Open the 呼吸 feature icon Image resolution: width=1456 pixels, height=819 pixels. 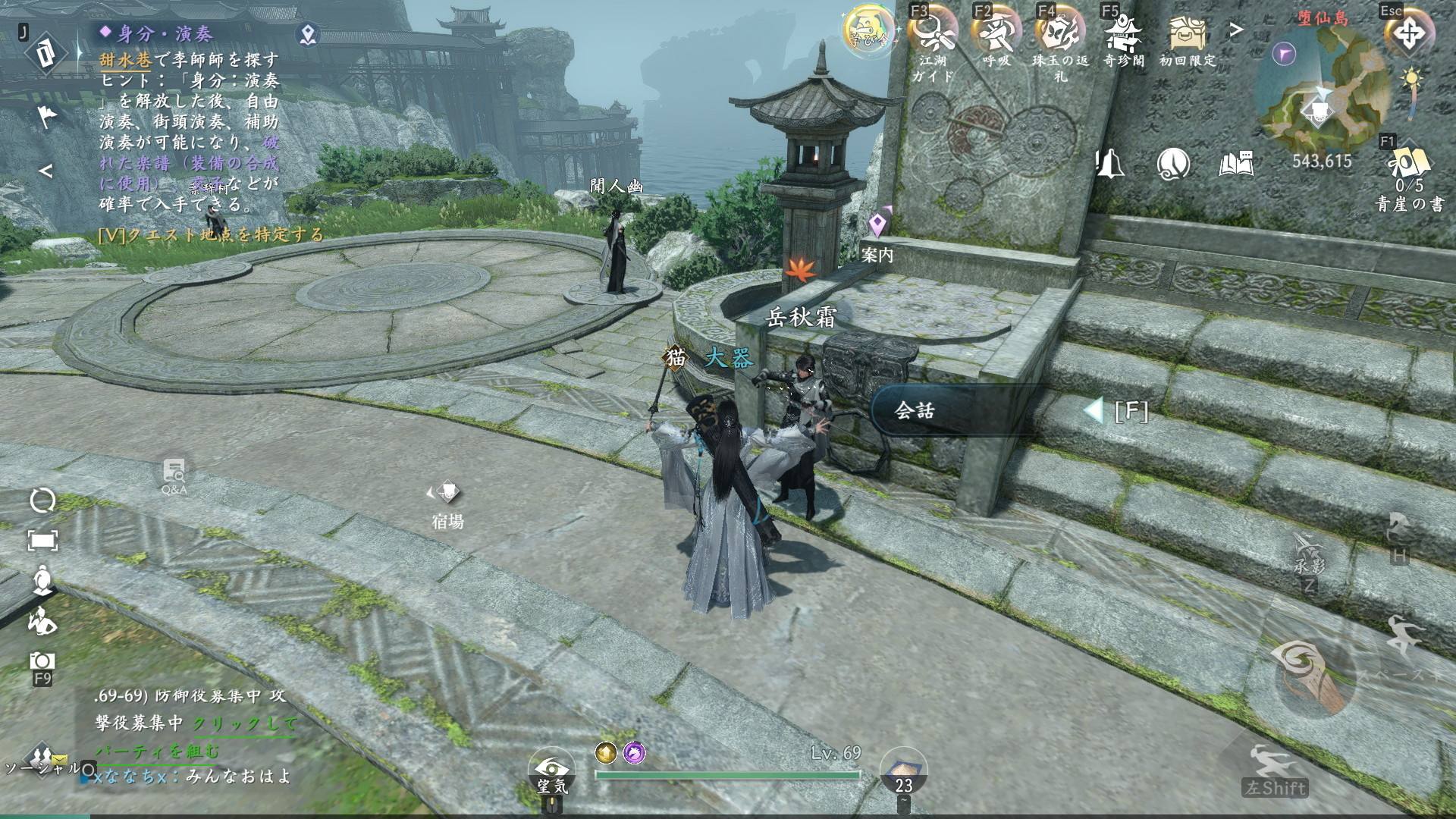tap(996, 34)
